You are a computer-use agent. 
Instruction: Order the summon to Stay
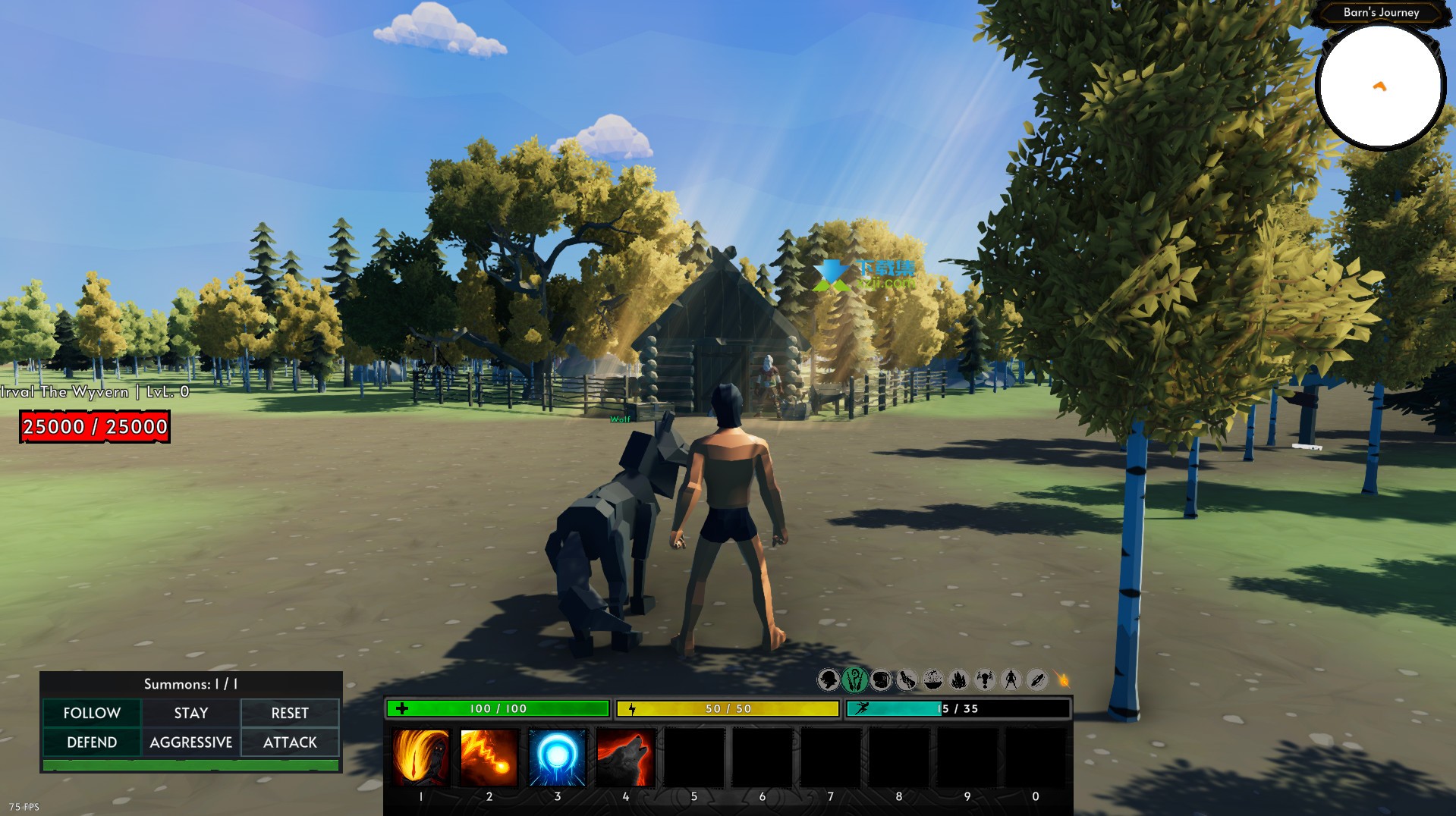tap(191, 713)
